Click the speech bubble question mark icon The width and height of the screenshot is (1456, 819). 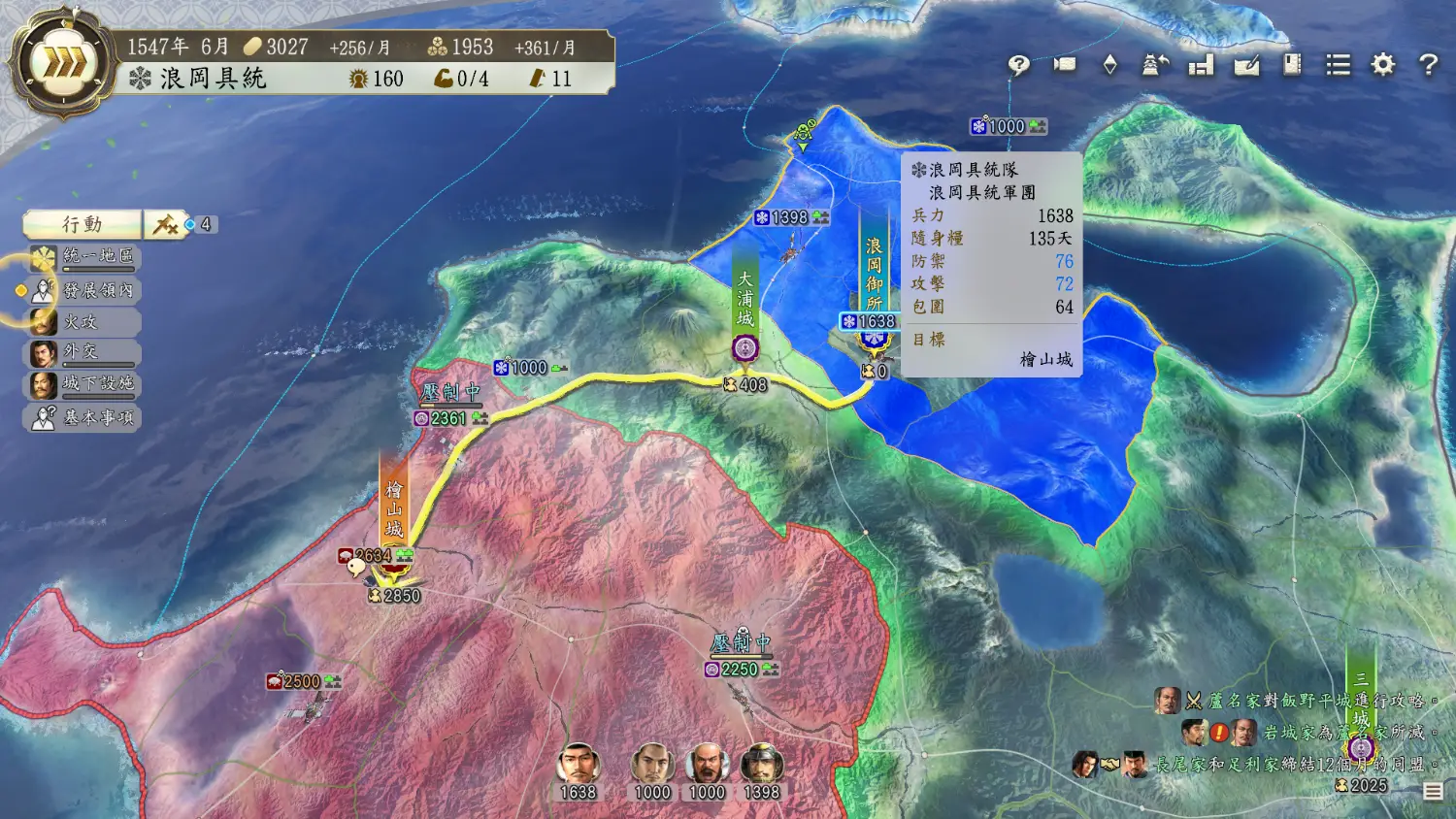[1018, 65]
